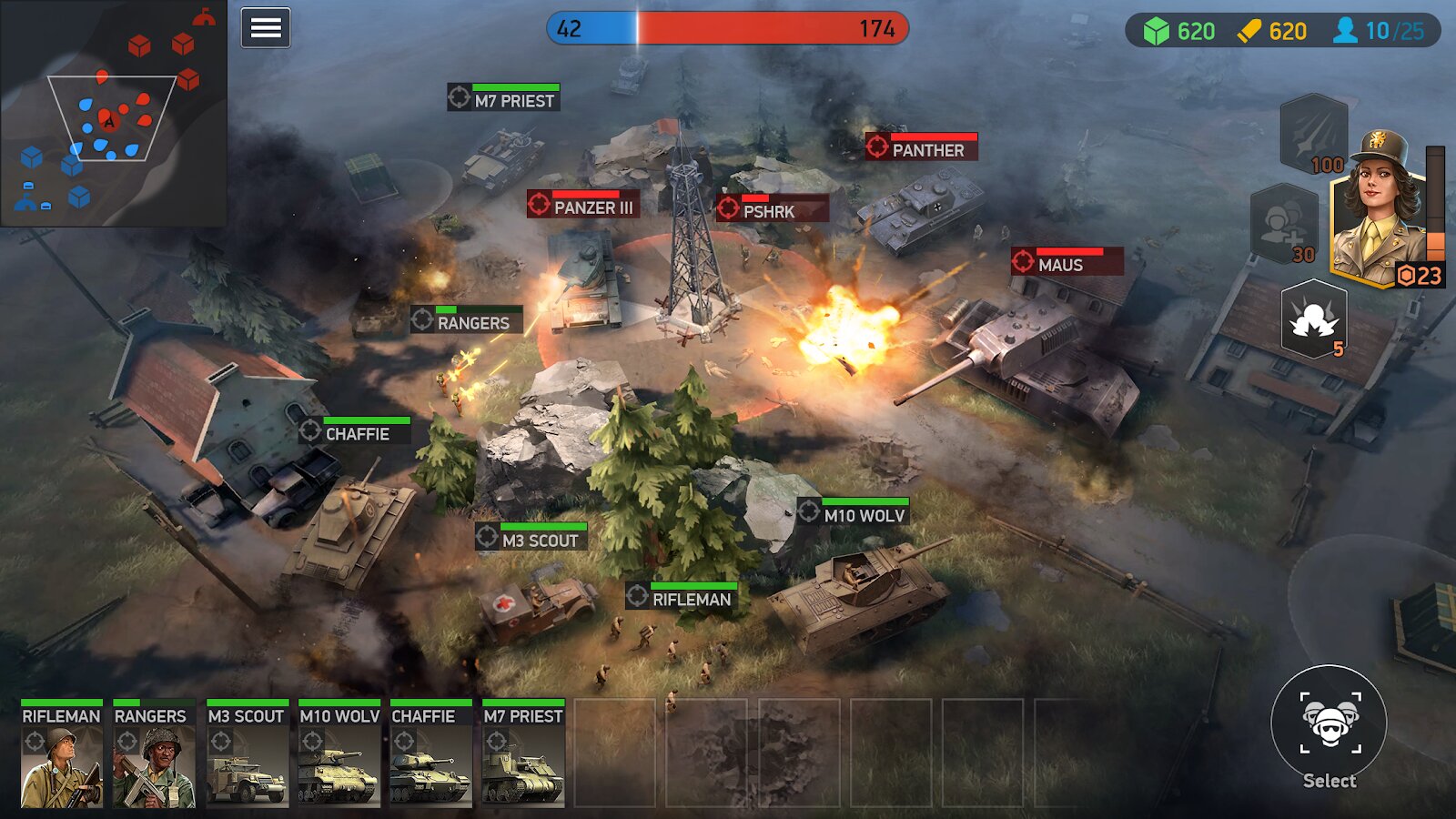Tap the Select all units button
1456x819 pixels.
click(x=1329, y=725)
